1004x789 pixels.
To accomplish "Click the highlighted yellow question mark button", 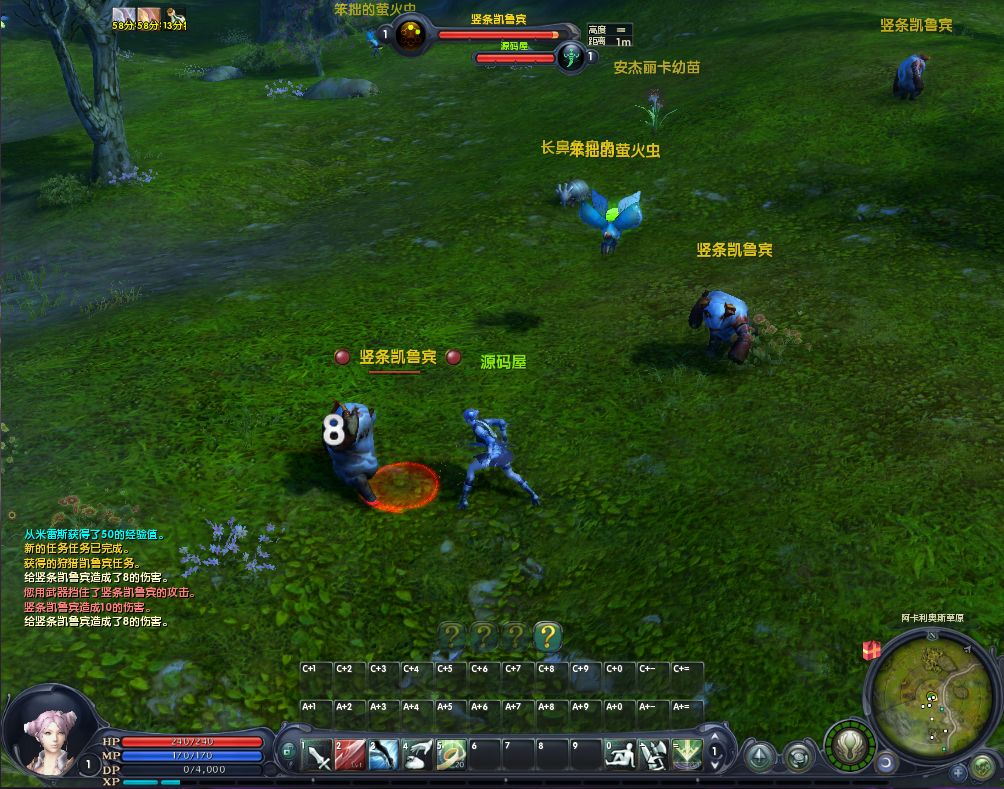I will click(x=547, y=635).
